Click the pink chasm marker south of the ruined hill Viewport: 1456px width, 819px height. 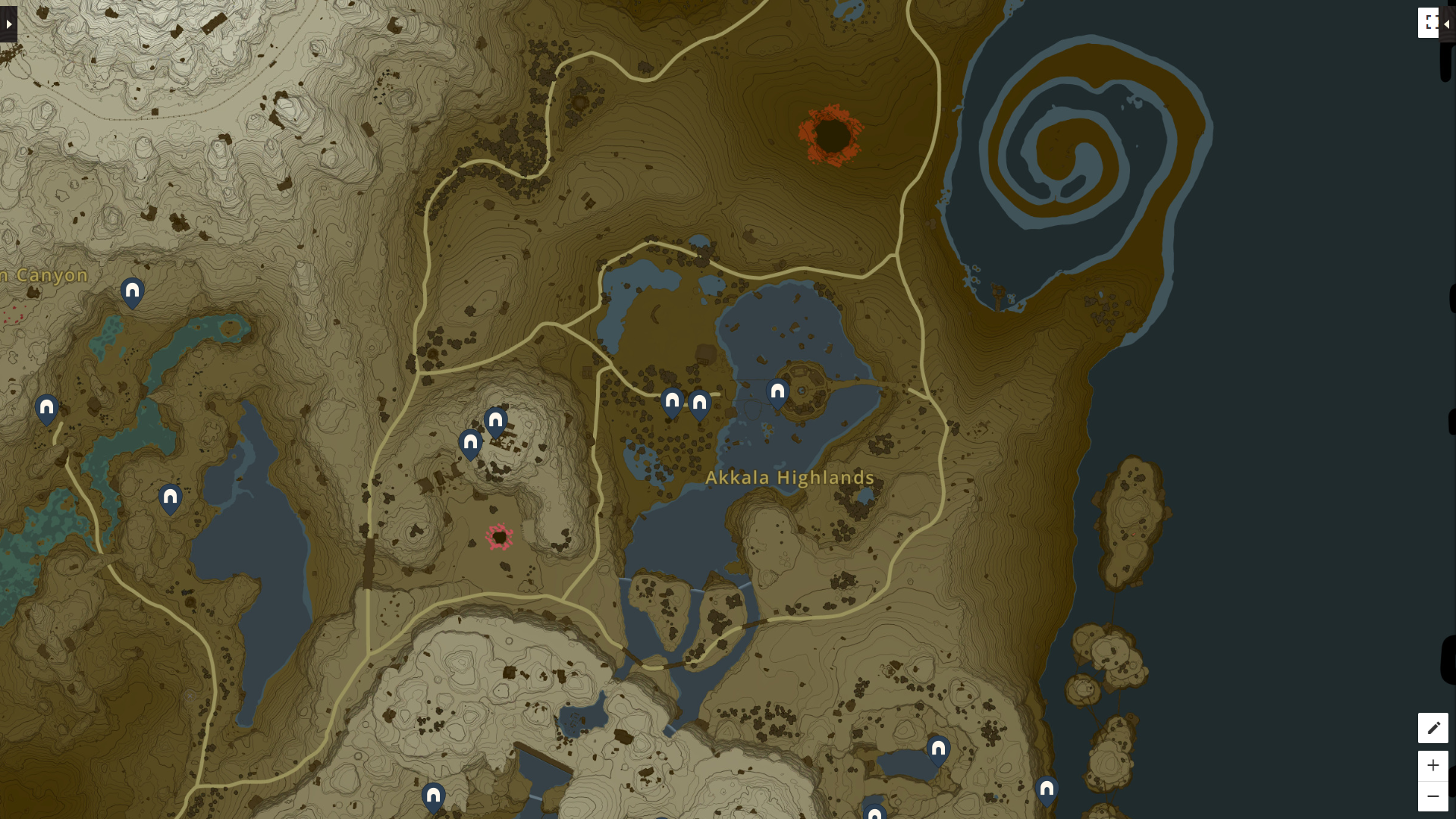click(498, 537)
